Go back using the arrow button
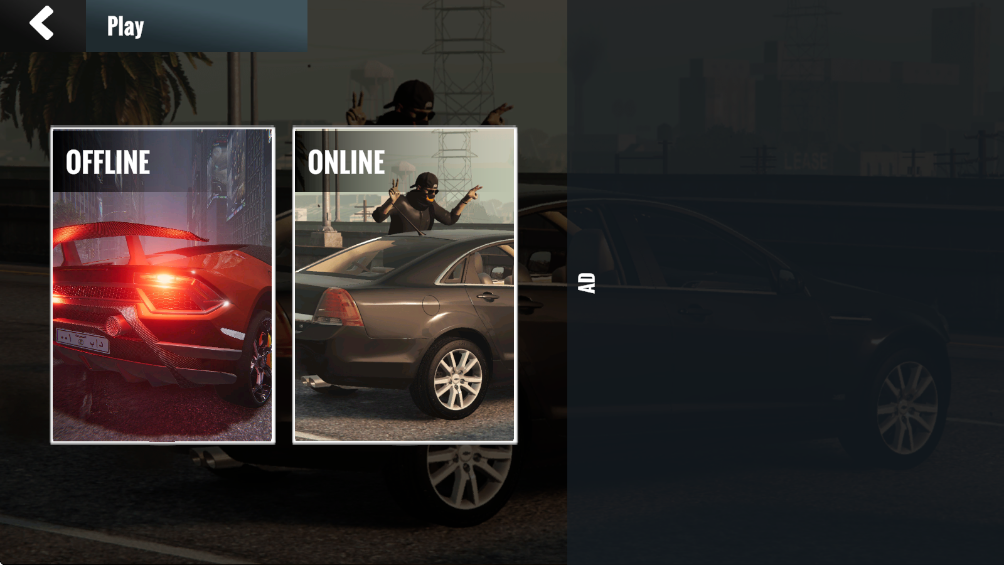Screen dimensions: 1004x565 coord(41,24)
